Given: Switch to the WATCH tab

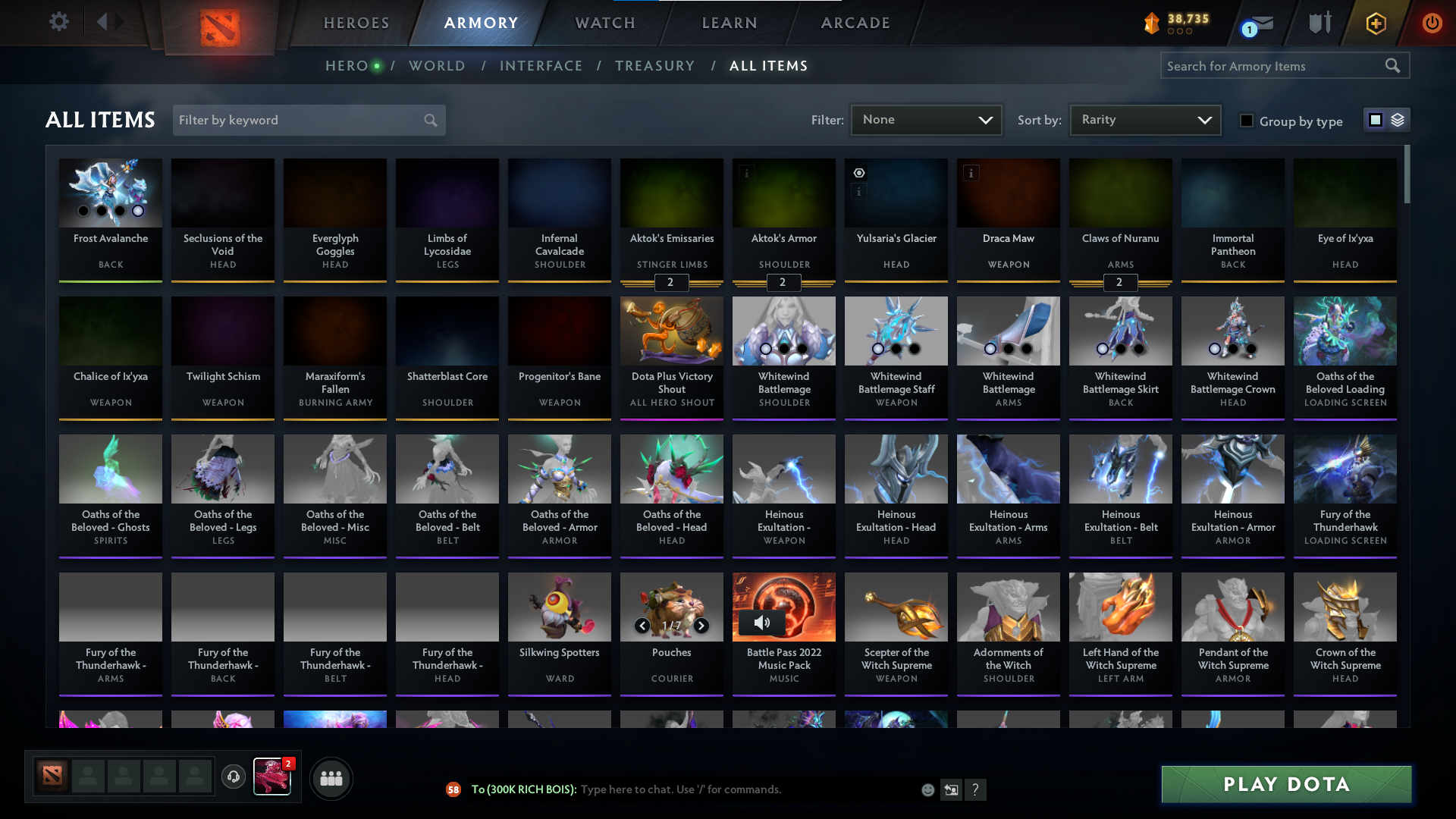Looking at the screenshot, I should (x=604, y=23).
